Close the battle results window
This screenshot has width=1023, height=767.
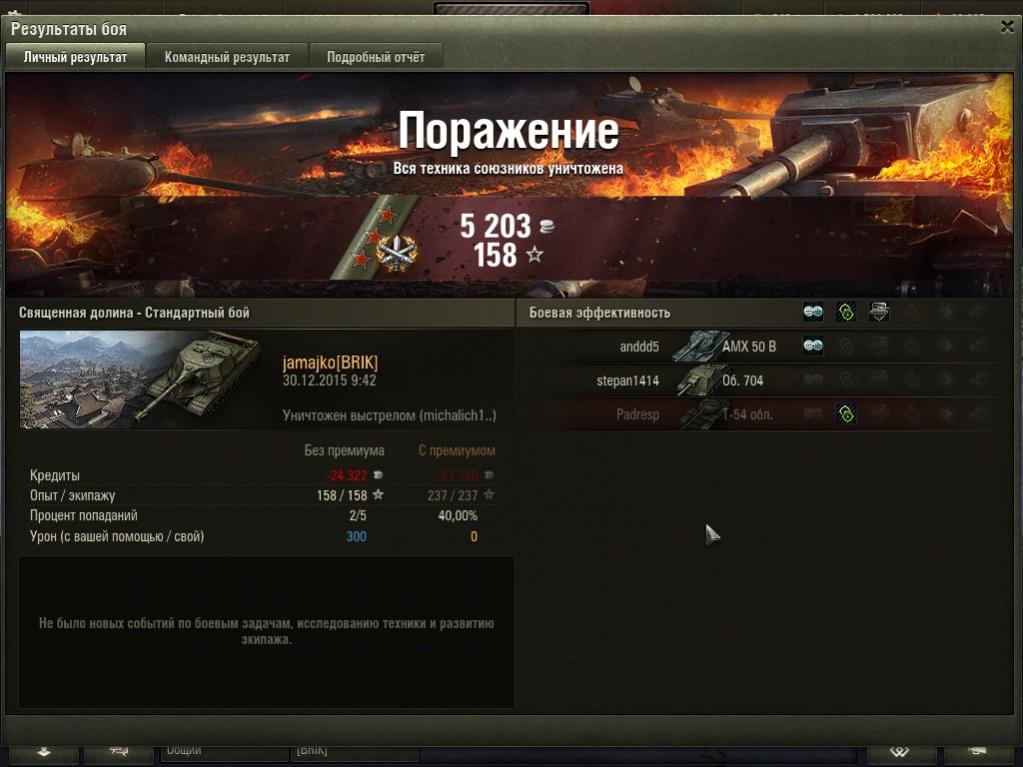point(1006,28)
